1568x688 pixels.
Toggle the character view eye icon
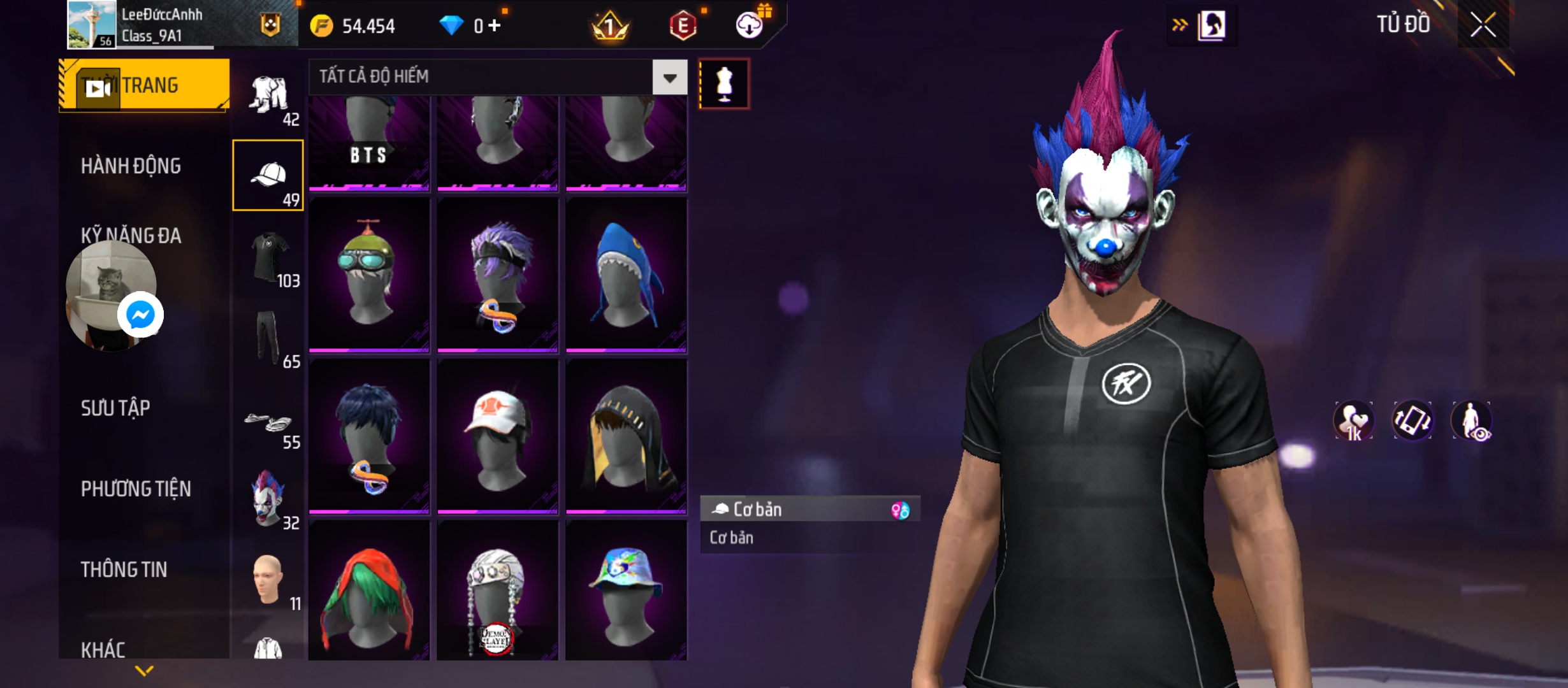point(1471,420)
